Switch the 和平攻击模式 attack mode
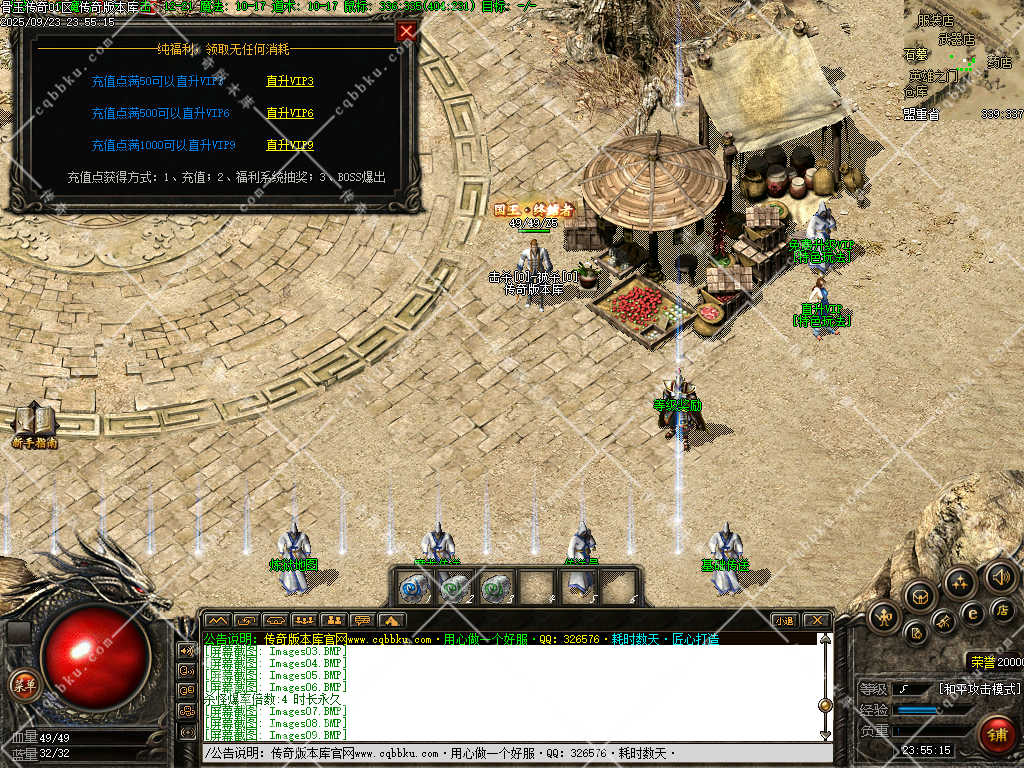The image size is (1024, 768). [979, 689]
